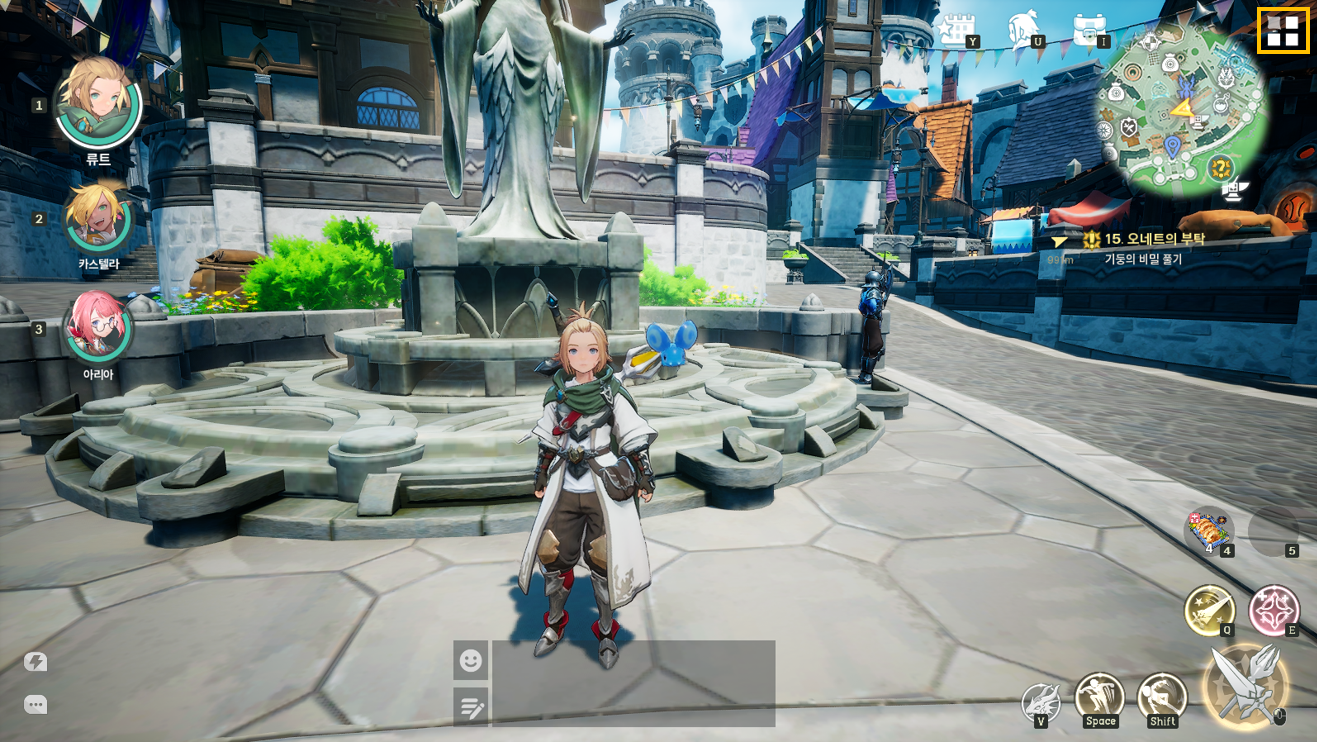The height and width of the screenshot is (742, 1317).
Task: Open the backpack inventory icon
Action: point(1089,29)
